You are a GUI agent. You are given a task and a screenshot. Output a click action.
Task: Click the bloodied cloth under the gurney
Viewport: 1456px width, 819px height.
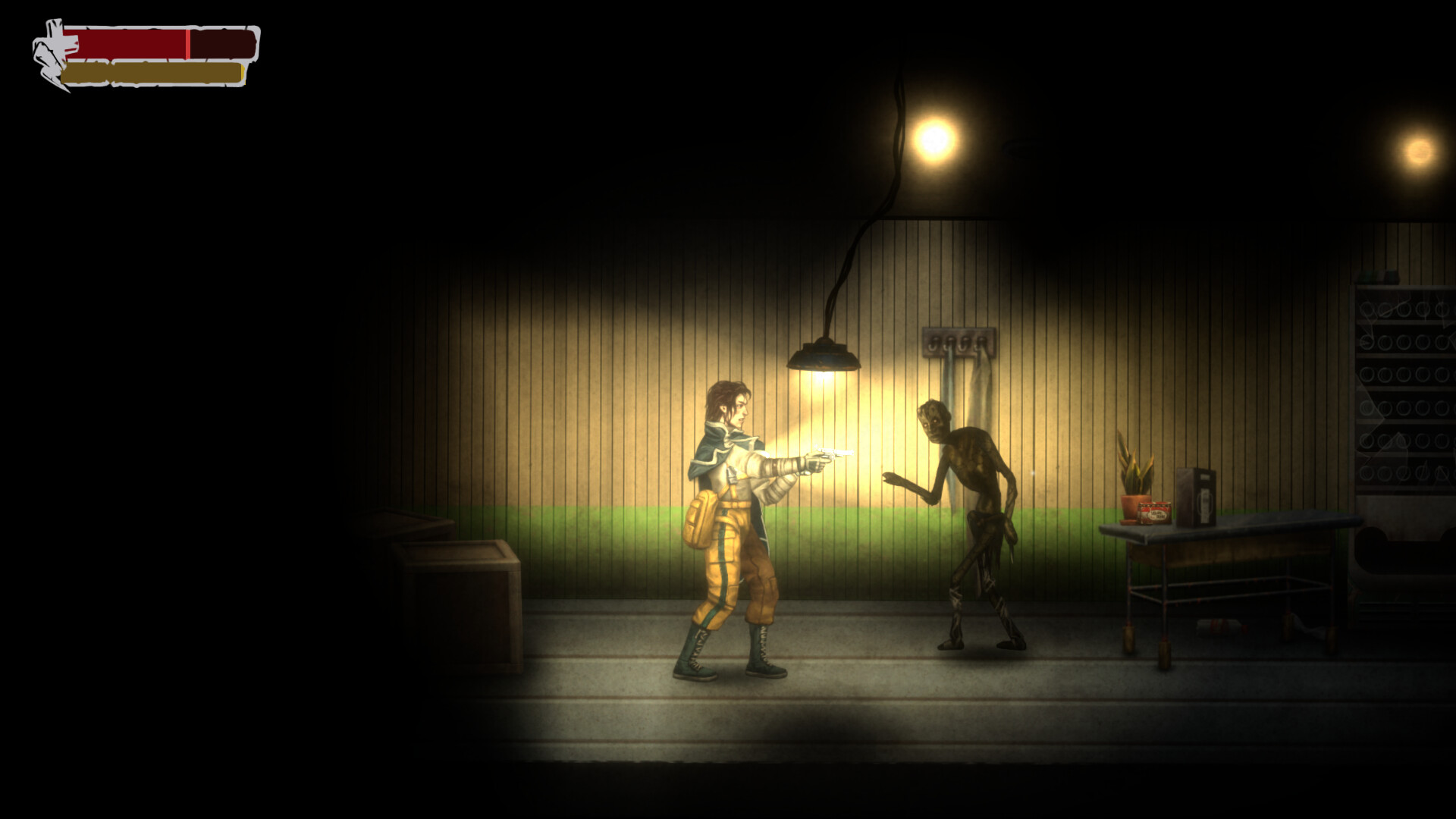(1221, 628)
